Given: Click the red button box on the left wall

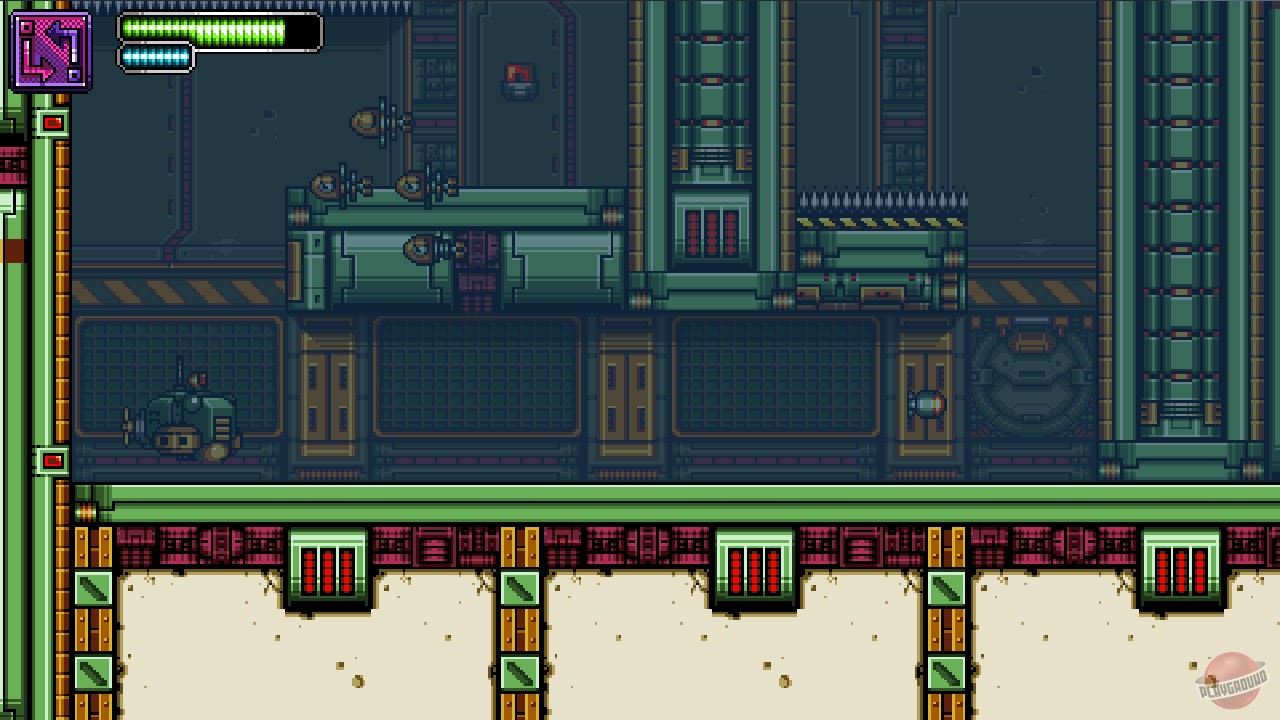Looking at the screenshot, I should (x=51, y=122).
